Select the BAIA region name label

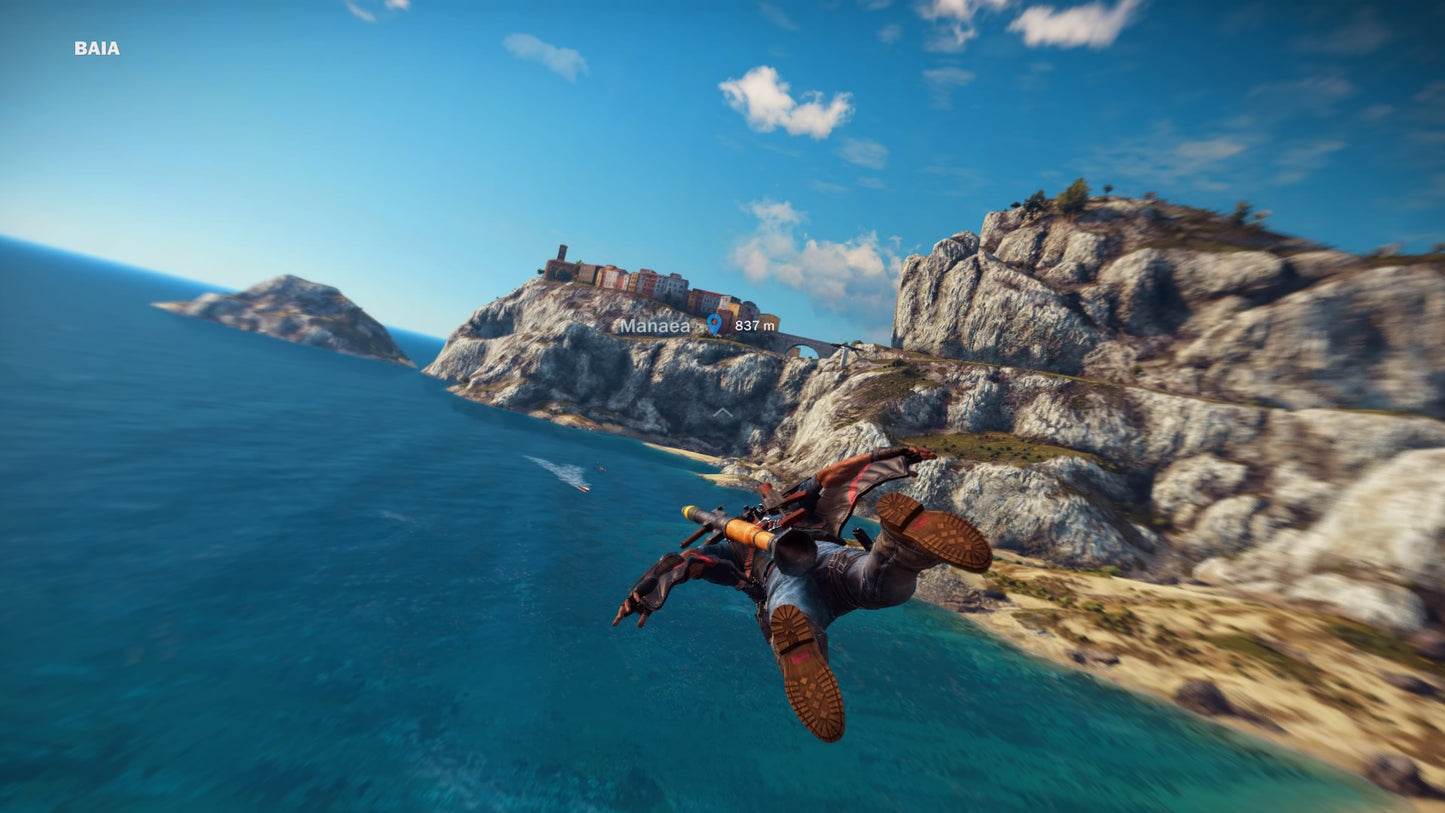[96, 46]
